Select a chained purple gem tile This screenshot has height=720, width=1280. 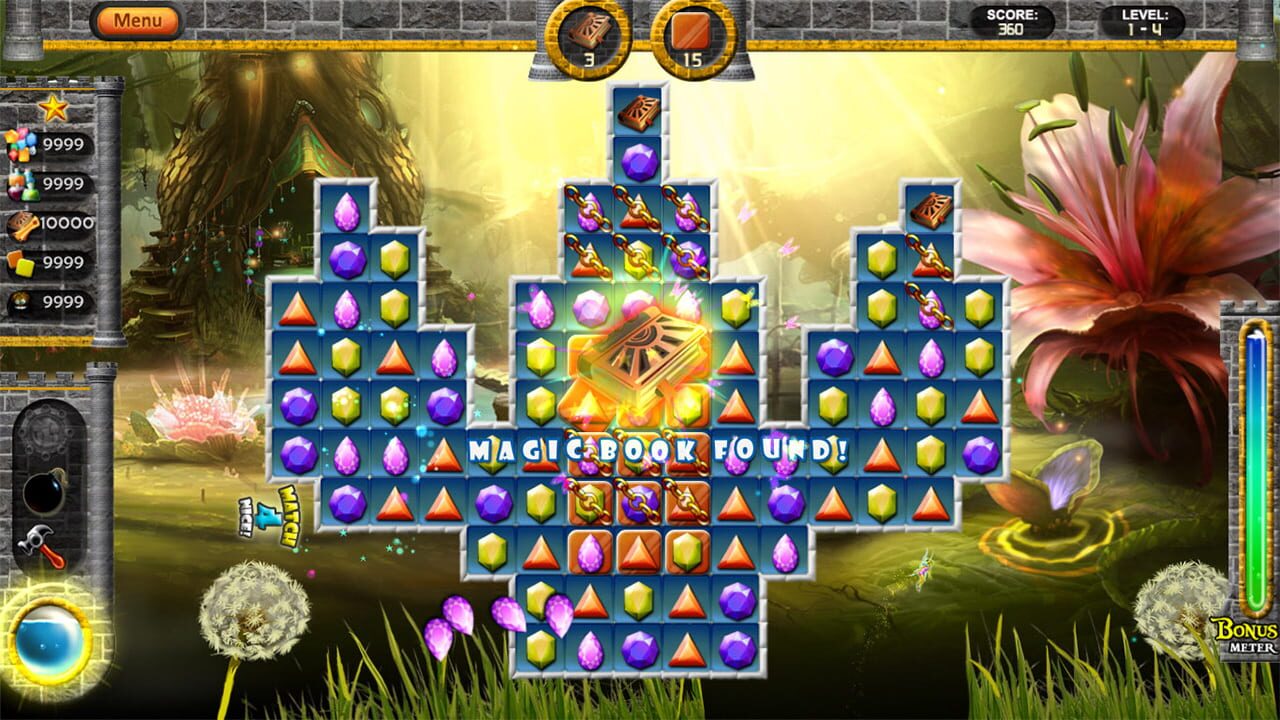[x=638, y=500]
